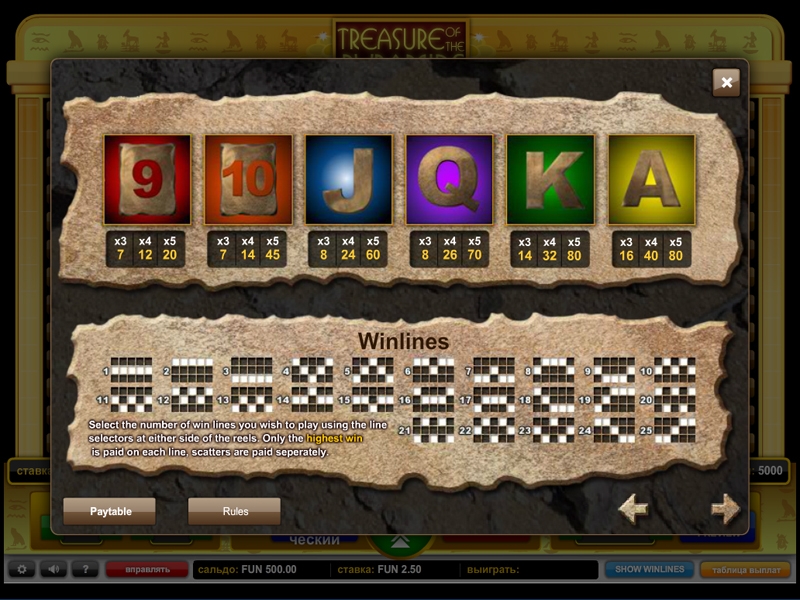
Task: Go to the previous paytable page arrow
Action: pos(633,509)
